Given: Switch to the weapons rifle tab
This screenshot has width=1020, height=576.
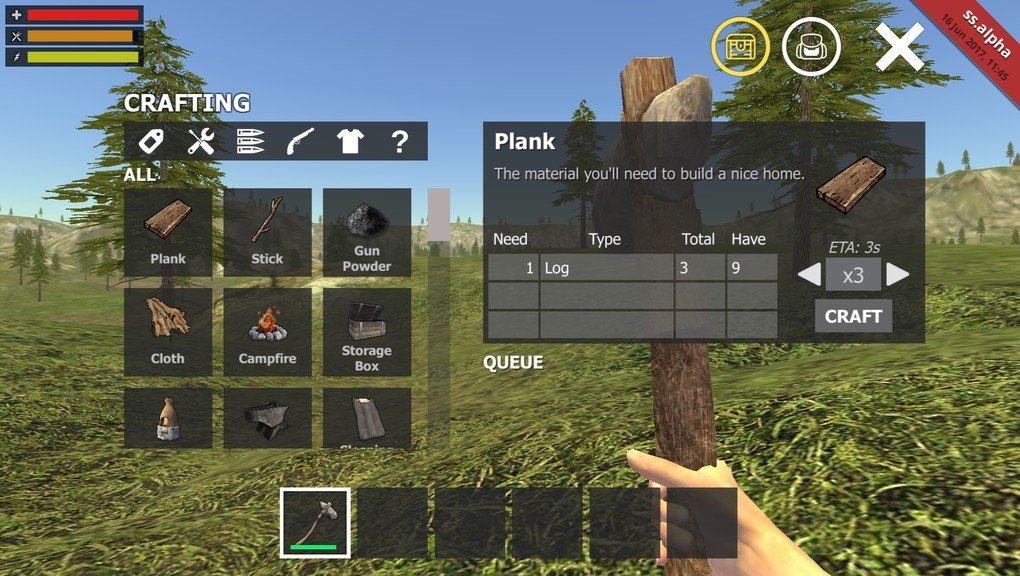Looking at the screenshot, I should pos(300,142).
